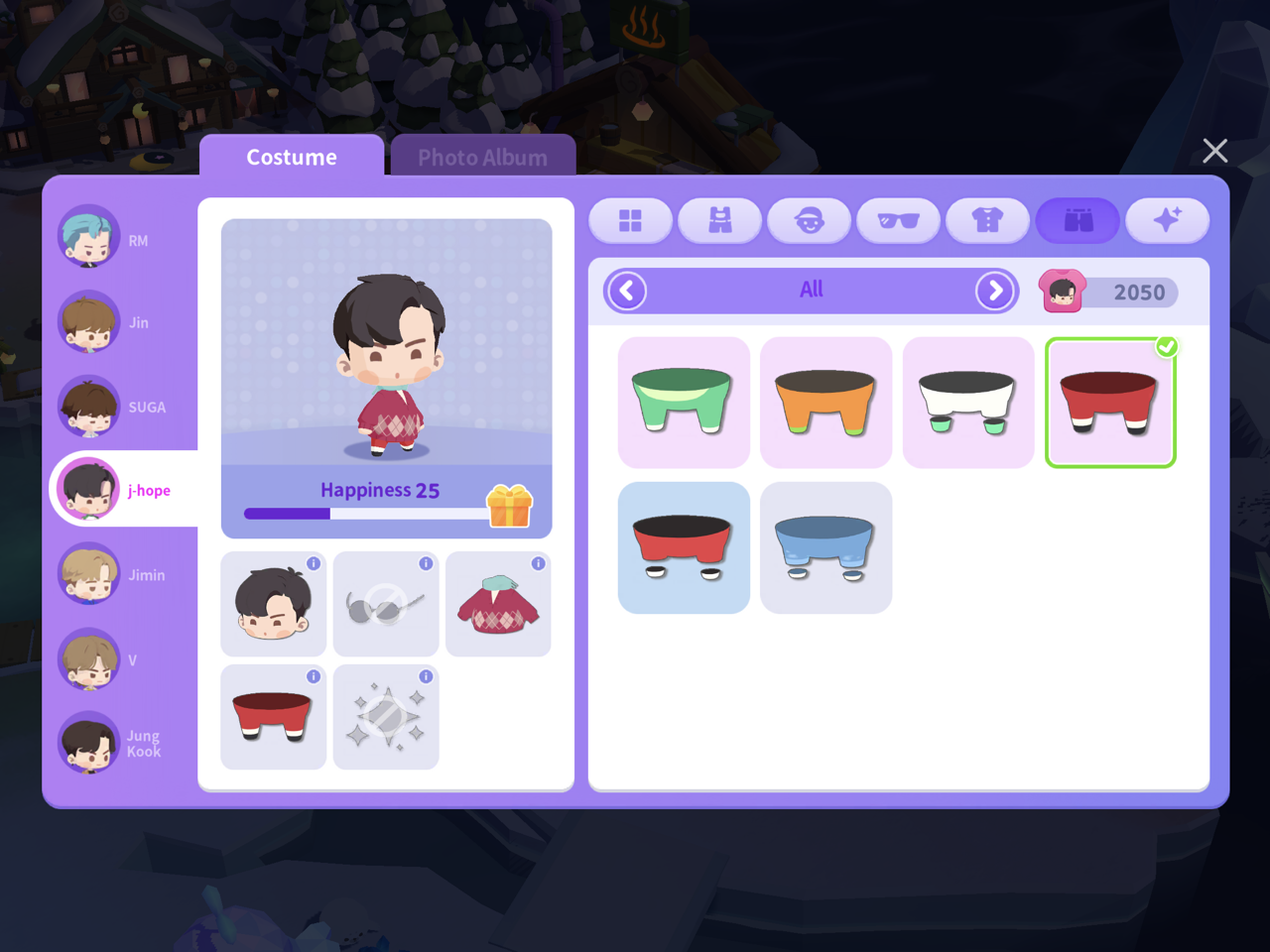
Task: Choose Jin from the member list
Action: coord(89,322)
